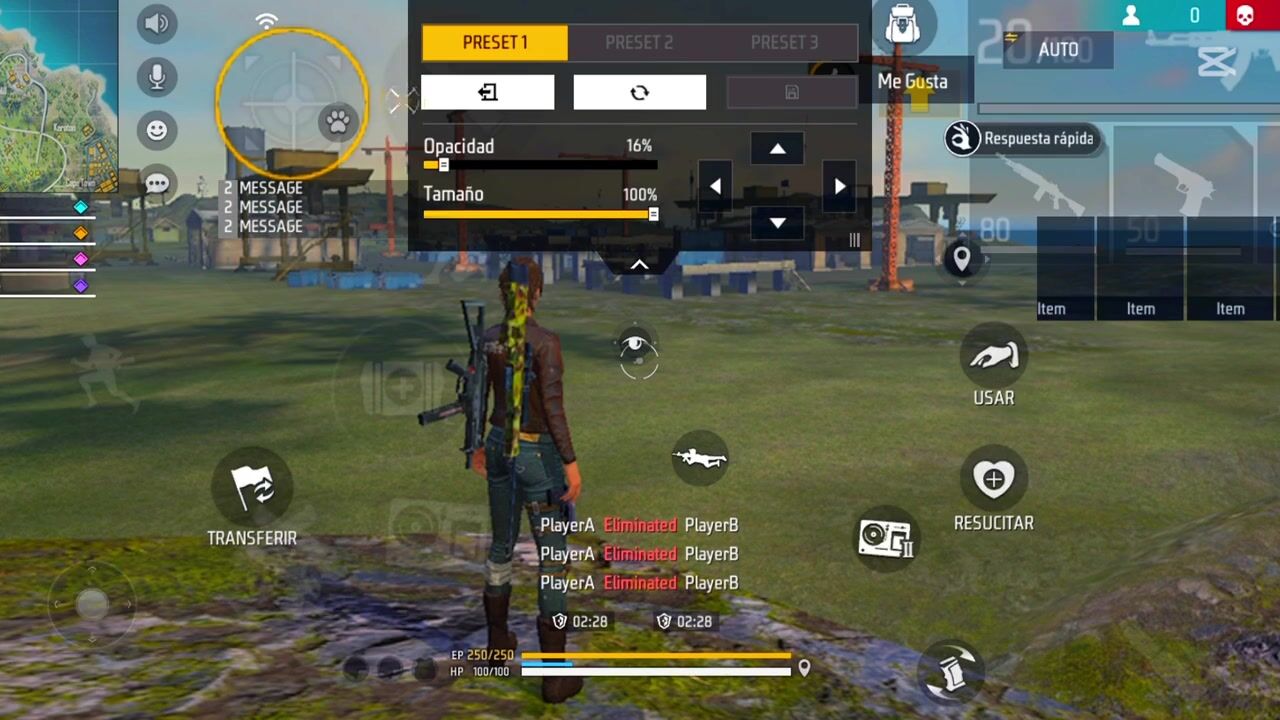This screenshot has width=1280, height=720.
Task: Select the USAR hand button
Action: pos(994,356)
